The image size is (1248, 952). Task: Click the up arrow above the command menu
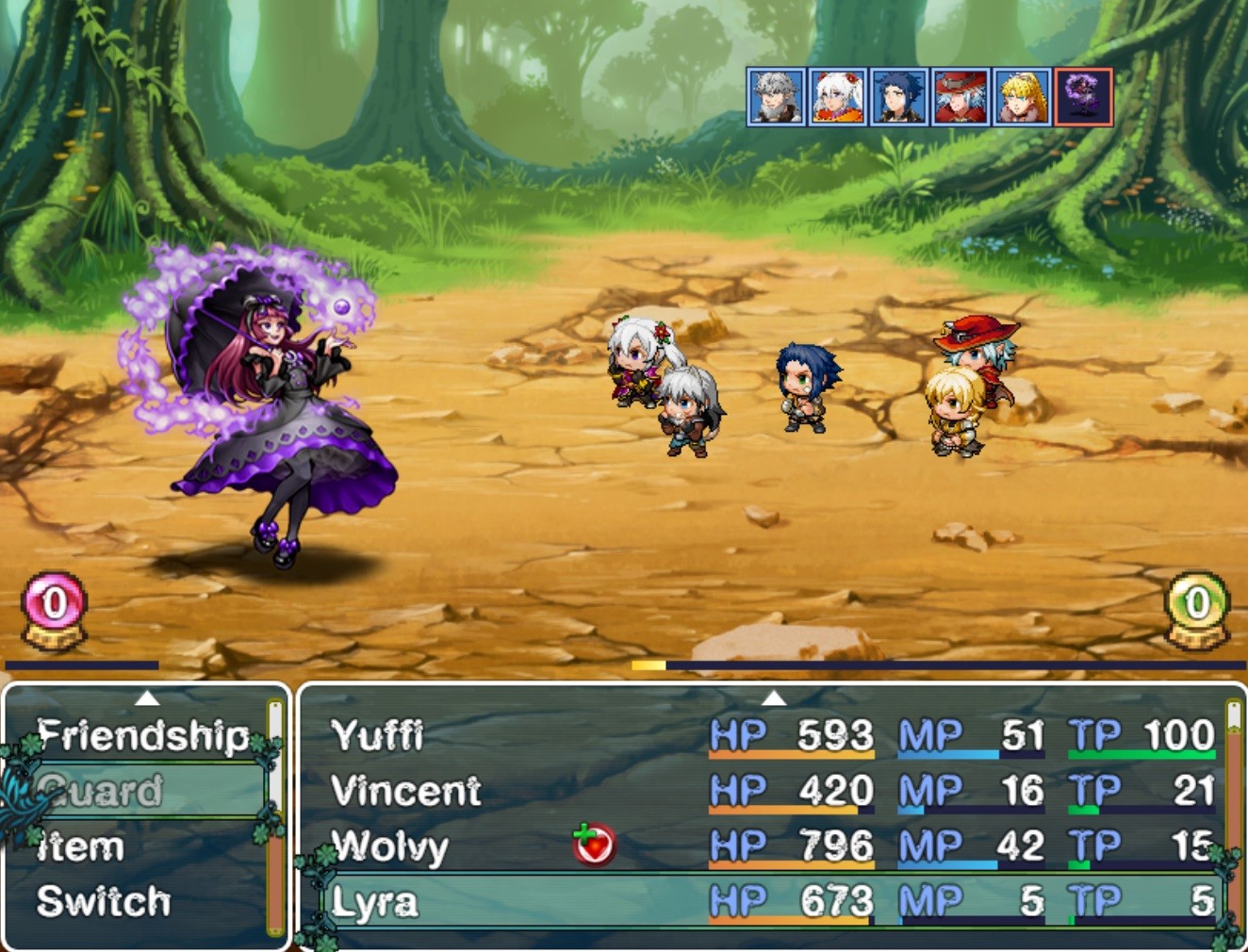pyautogui.click(x=147, y=699)
